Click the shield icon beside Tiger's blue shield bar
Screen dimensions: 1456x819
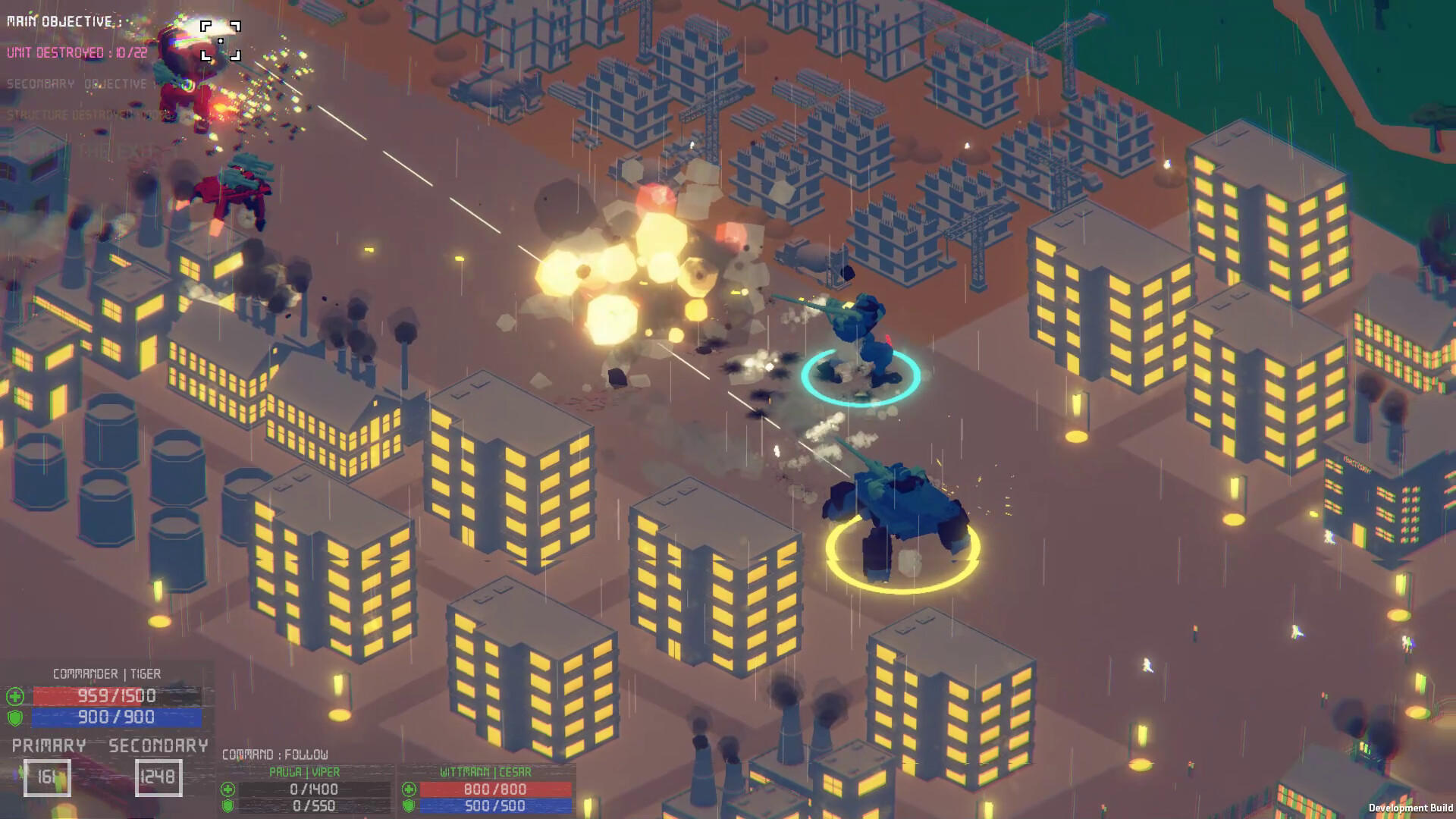pos(17,716)
